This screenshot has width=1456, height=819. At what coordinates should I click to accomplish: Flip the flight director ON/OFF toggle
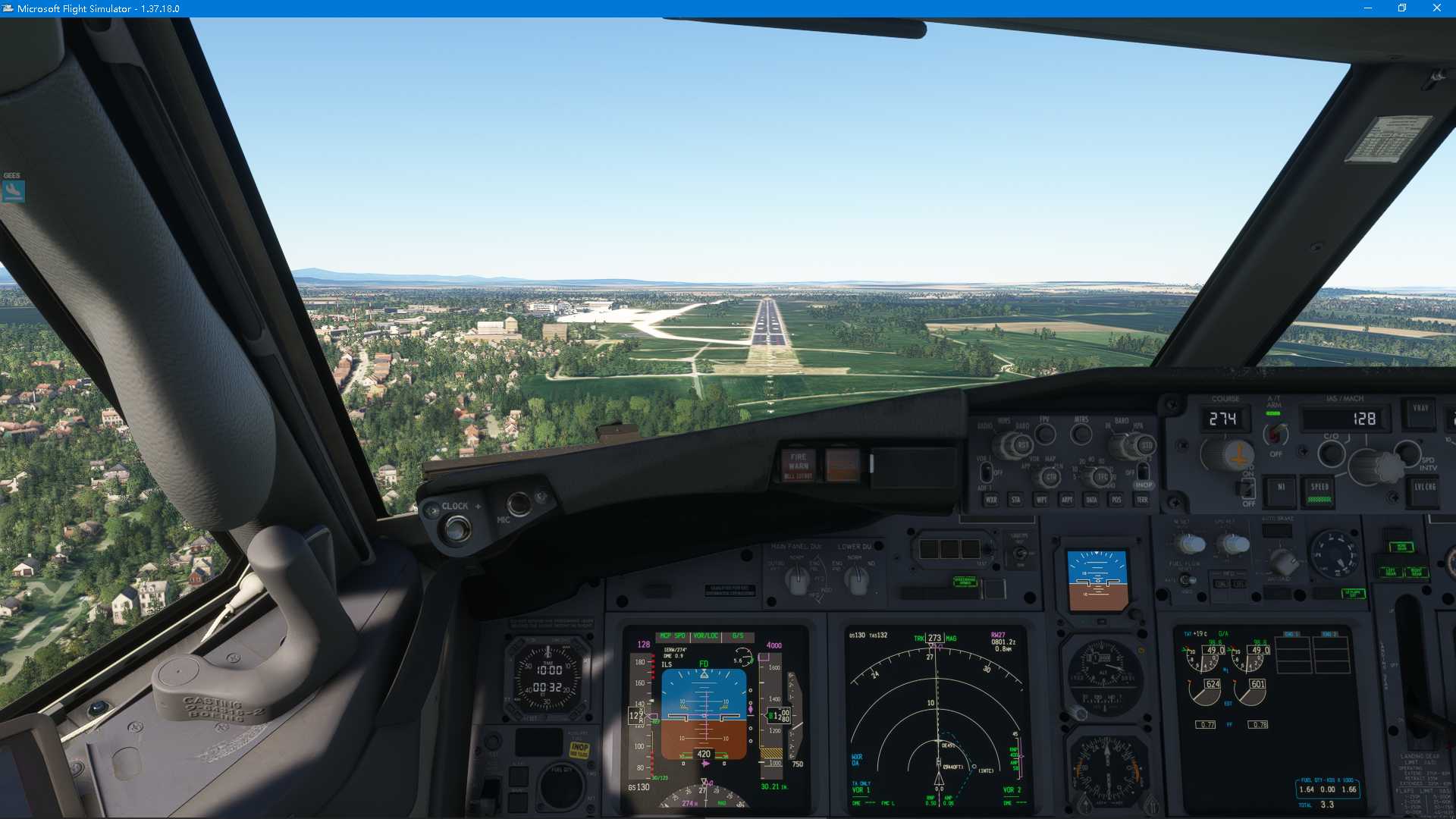click(x=1248, y=489)
